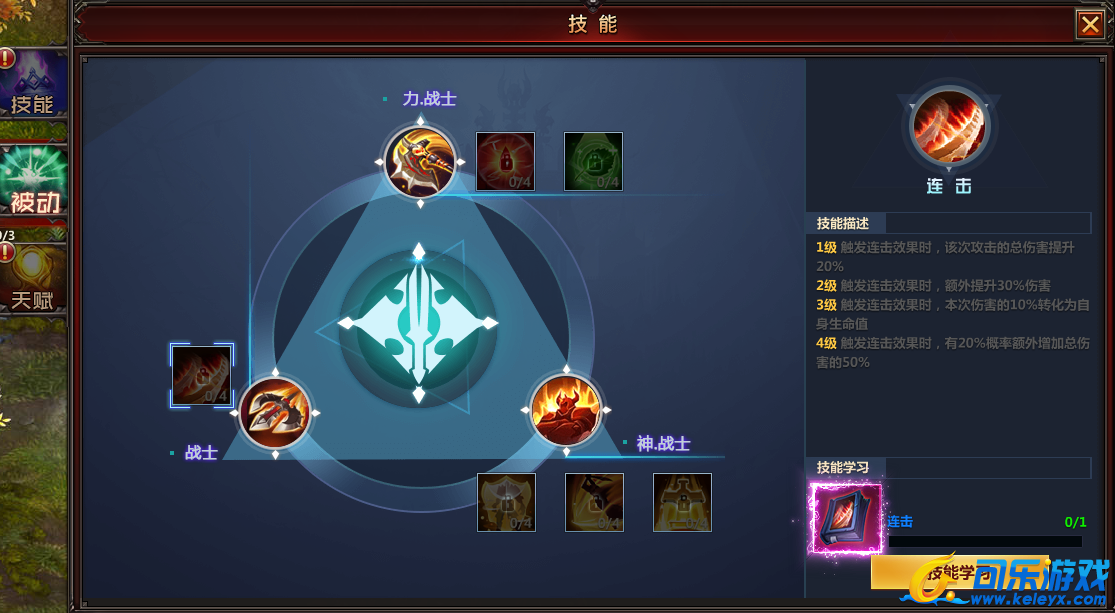This screenshot has width=1115, height=613.
Task: Select the 战士 axe class node
Action: coord(275,412)
